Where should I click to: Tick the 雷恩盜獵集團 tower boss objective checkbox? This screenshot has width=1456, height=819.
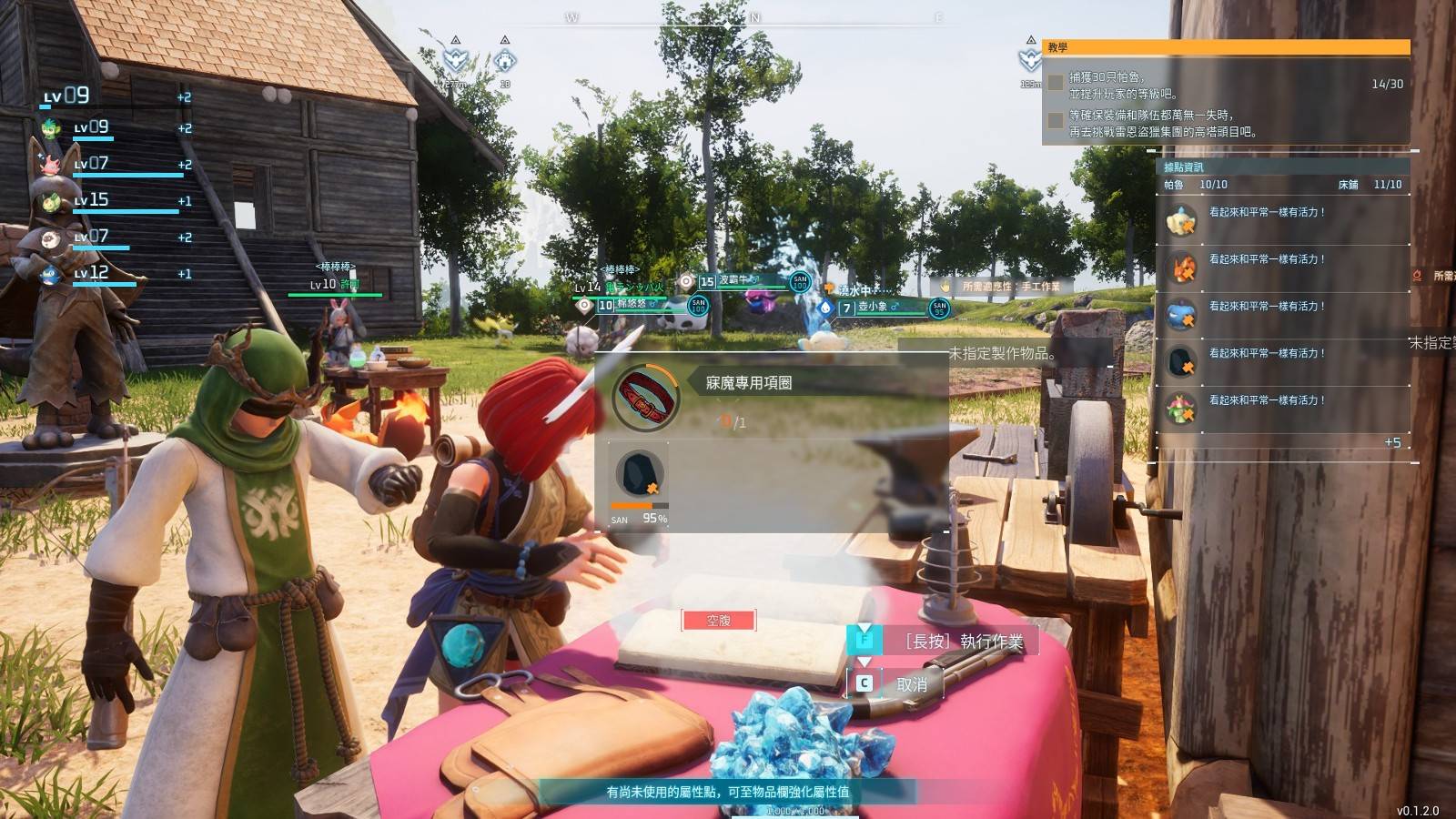[1056, 121]
